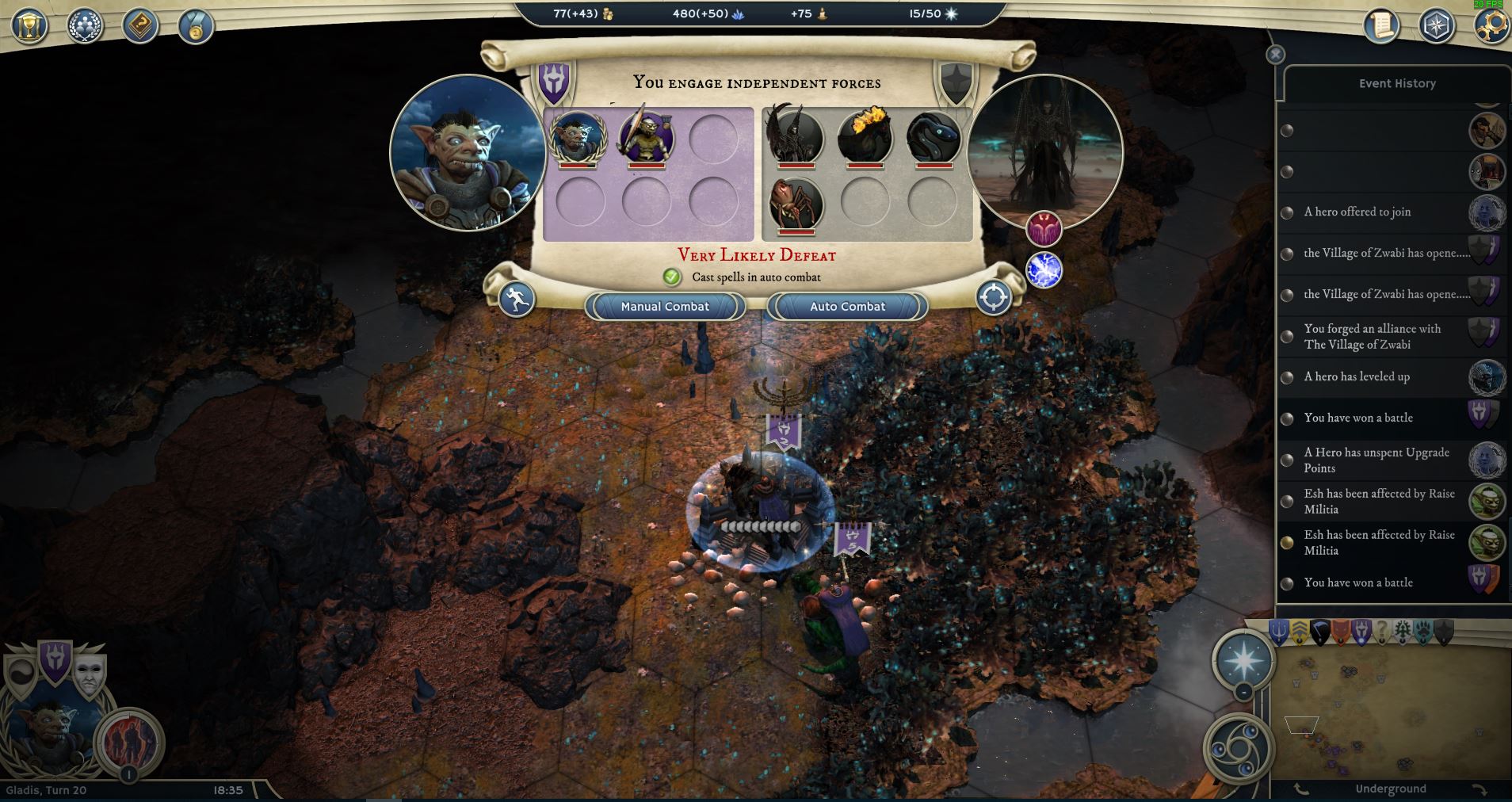Choose Auto Combat
The image size is (1512, 802).
coord(847,307)
